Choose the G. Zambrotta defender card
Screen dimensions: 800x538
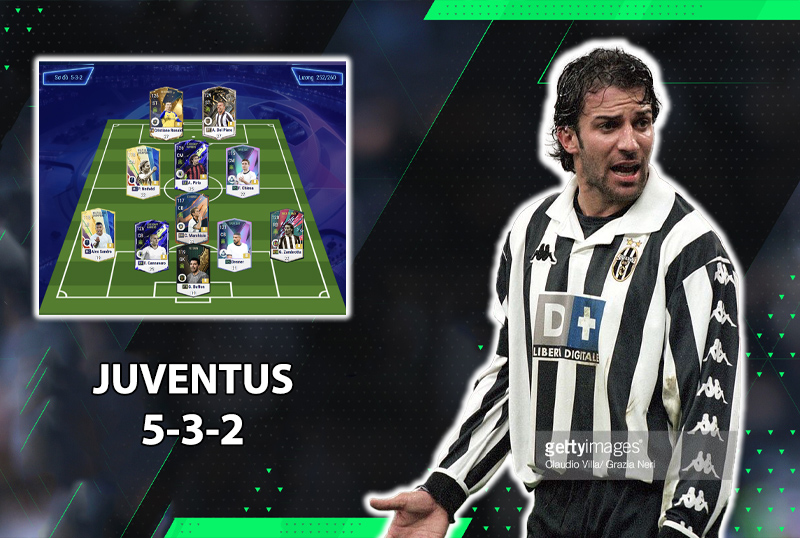click(x=286, y=233)
